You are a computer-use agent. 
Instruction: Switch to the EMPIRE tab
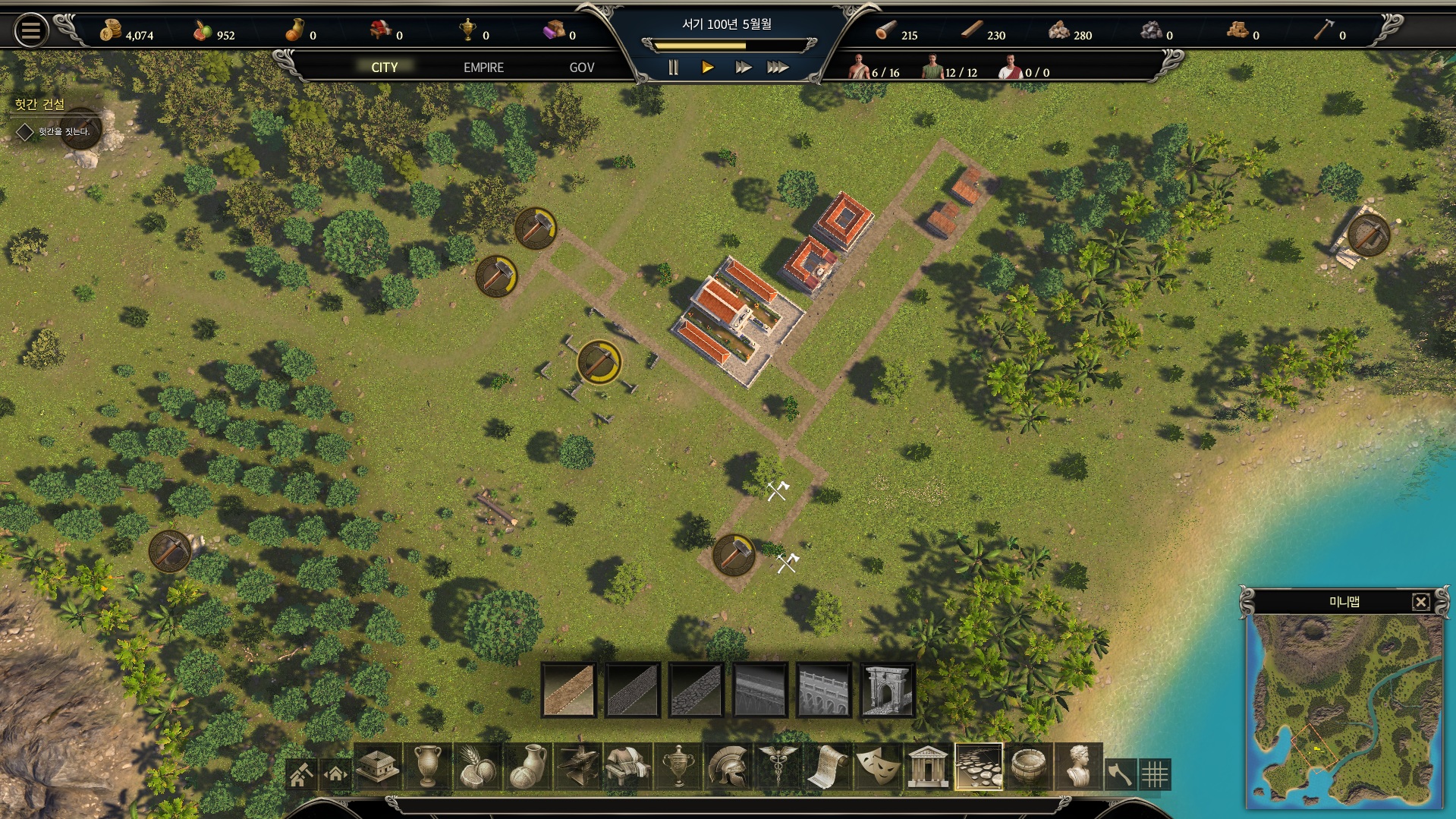(x=483, y=68)
